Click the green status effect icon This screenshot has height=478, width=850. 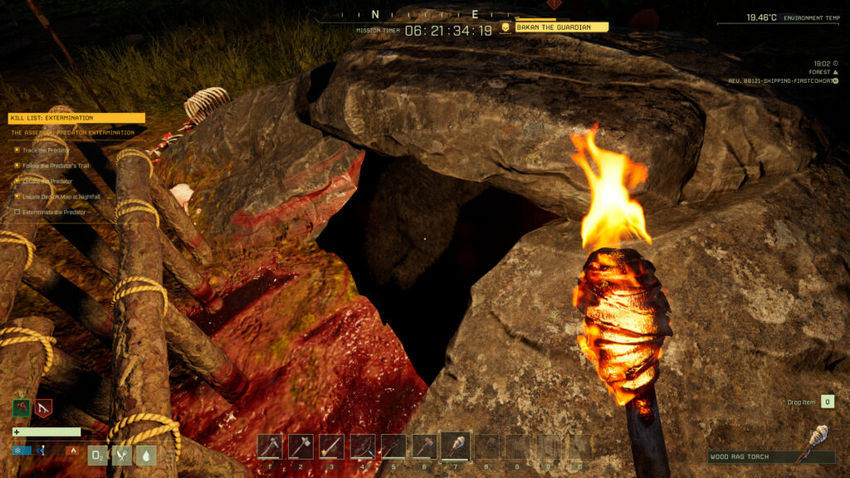coord(21,407)
